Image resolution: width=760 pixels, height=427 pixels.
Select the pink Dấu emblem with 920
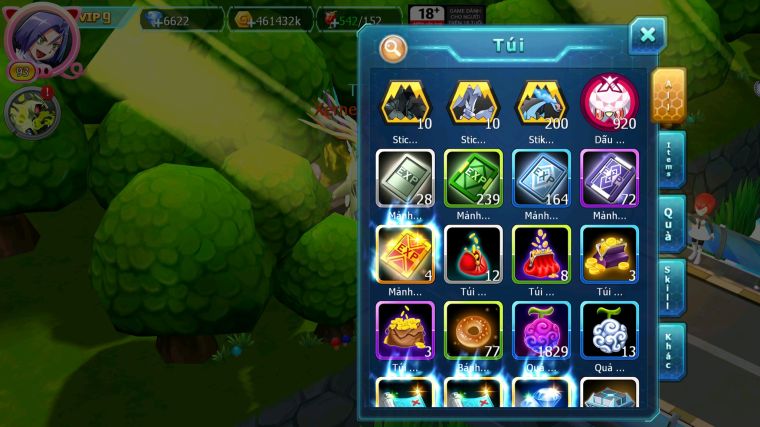(609, 102)
